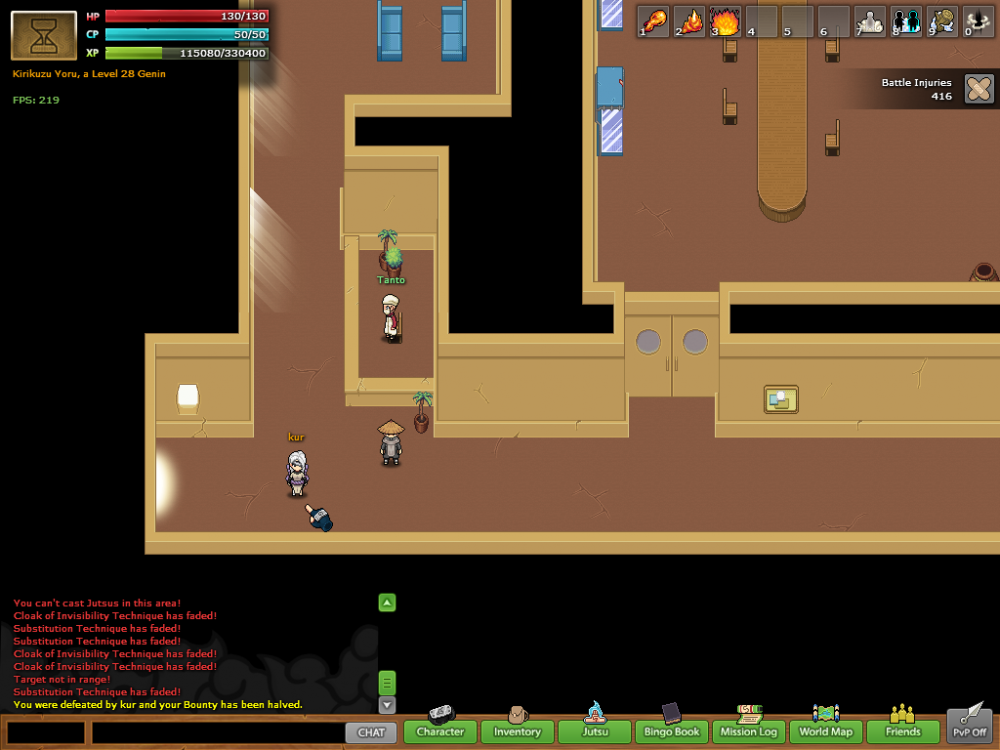Cast the large blaze jutsu in slot 3
Screen dimensions: 1000x750
point(725,21)
